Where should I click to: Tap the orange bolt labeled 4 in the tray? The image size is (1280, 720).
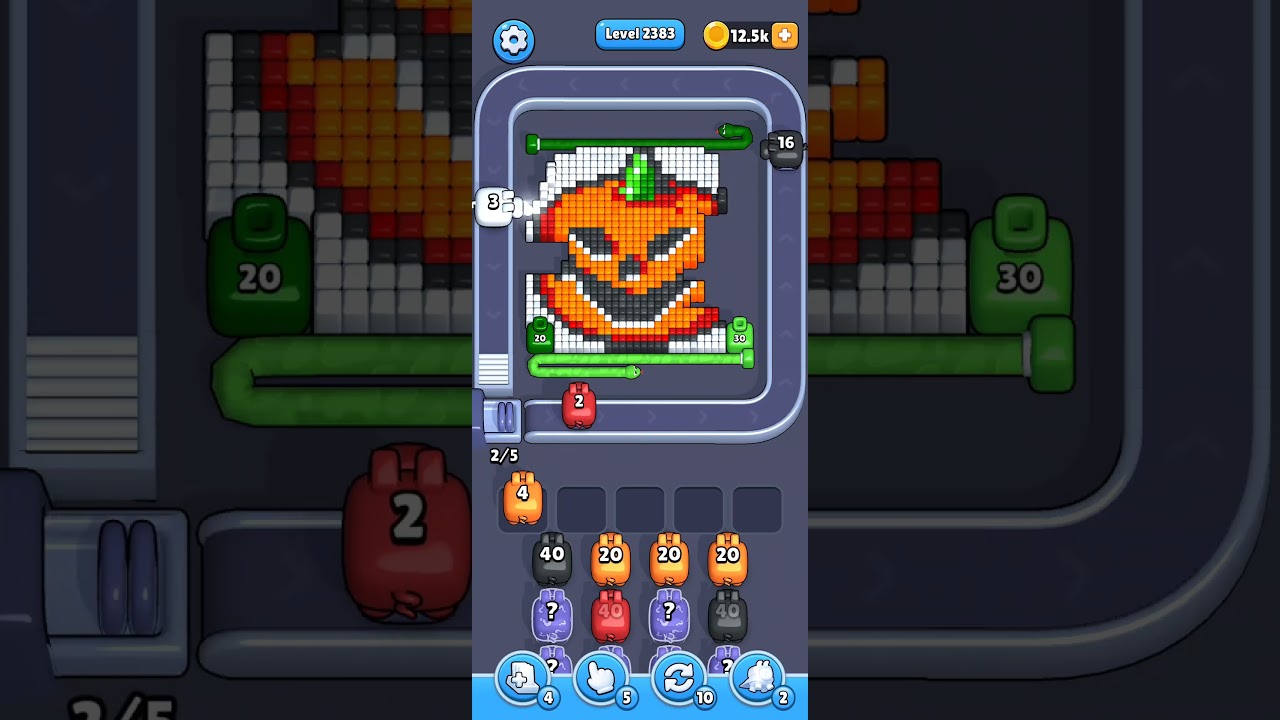click(x=523, y=501)
